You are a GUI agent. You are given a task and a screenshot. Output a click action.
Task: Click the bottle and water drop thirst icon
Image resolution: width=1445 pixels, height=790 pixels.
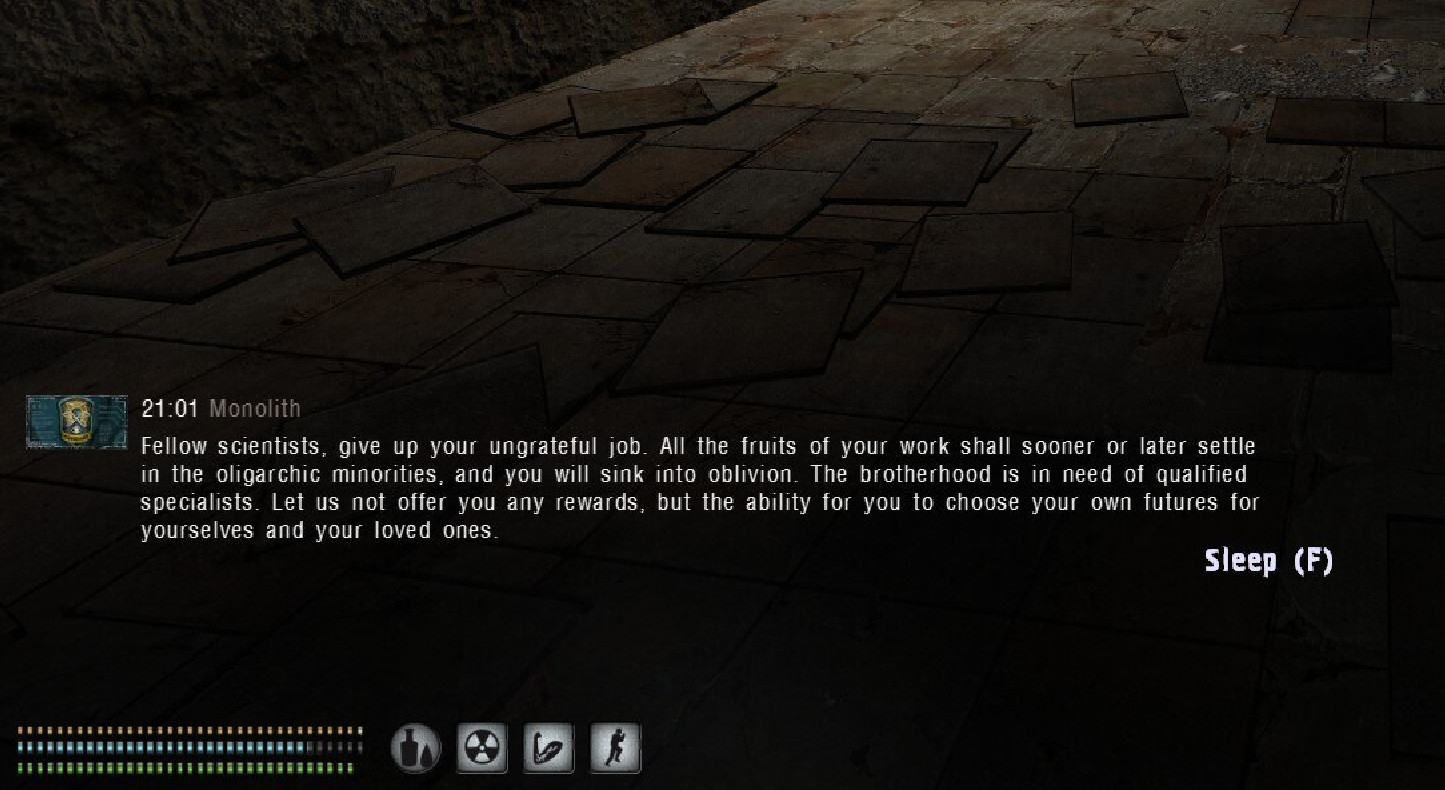pos(415,748)
